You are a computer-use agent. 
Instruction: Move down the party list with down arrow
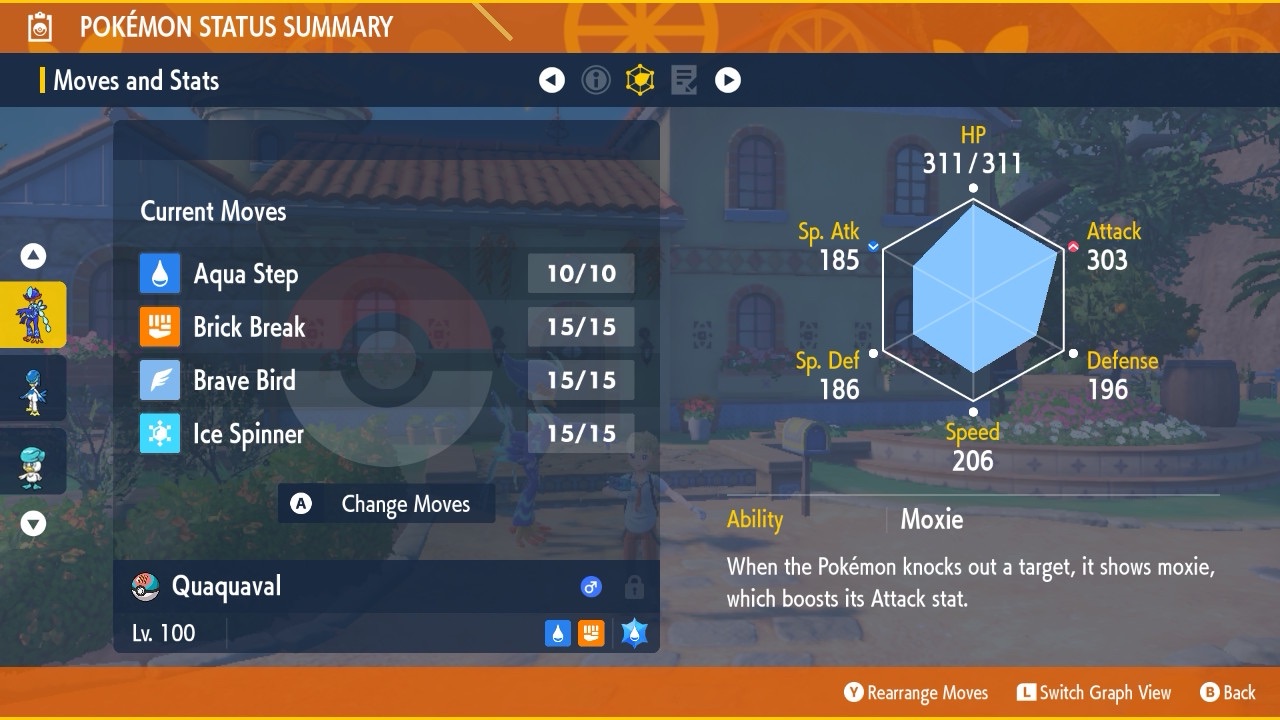33,523
